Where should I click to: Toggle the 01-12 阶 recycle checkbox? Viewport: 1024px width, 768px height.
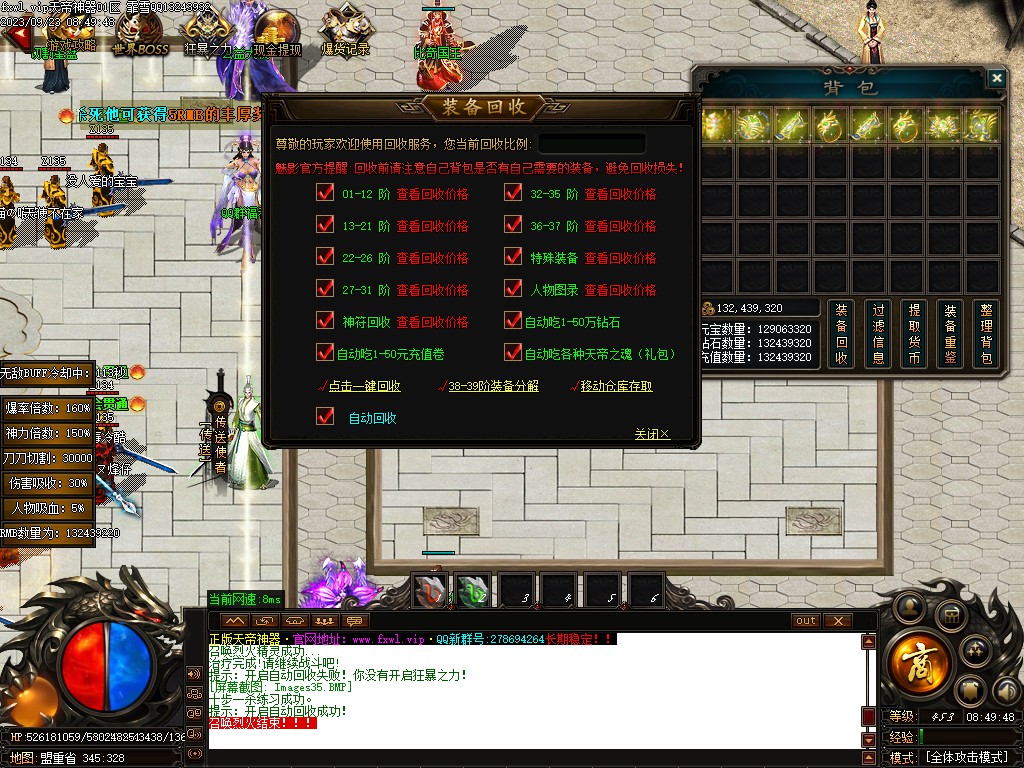point(325,194)
